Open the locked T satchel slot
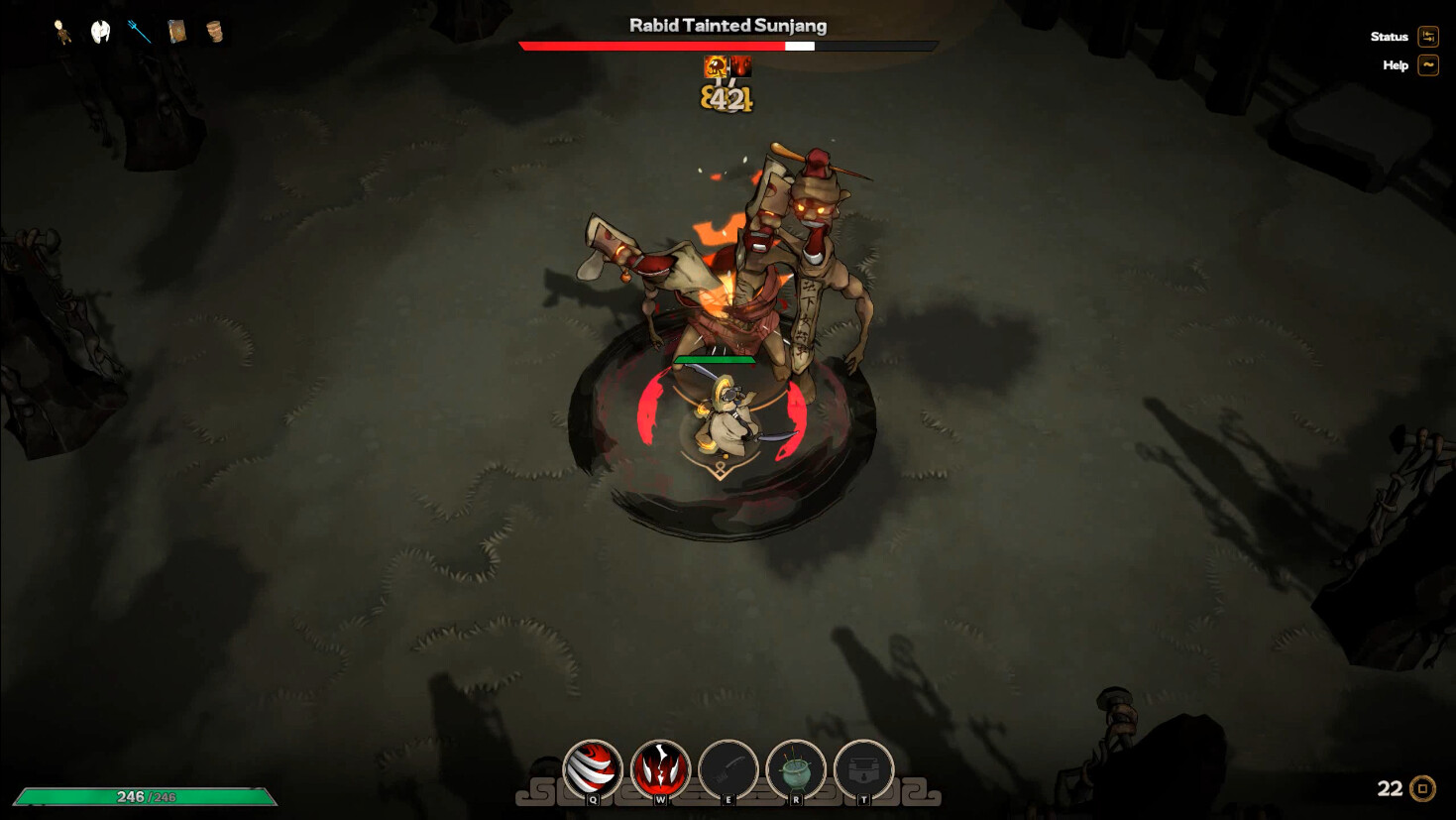This screenshot has height=820, width=1456. pyautogui.click(x=862, y=770)
